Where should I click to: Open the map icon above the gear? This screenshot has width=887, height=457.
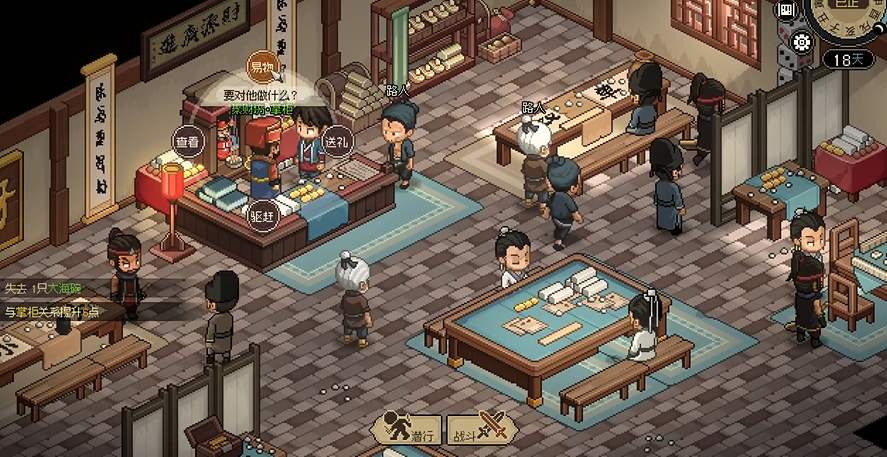[787, 10]
